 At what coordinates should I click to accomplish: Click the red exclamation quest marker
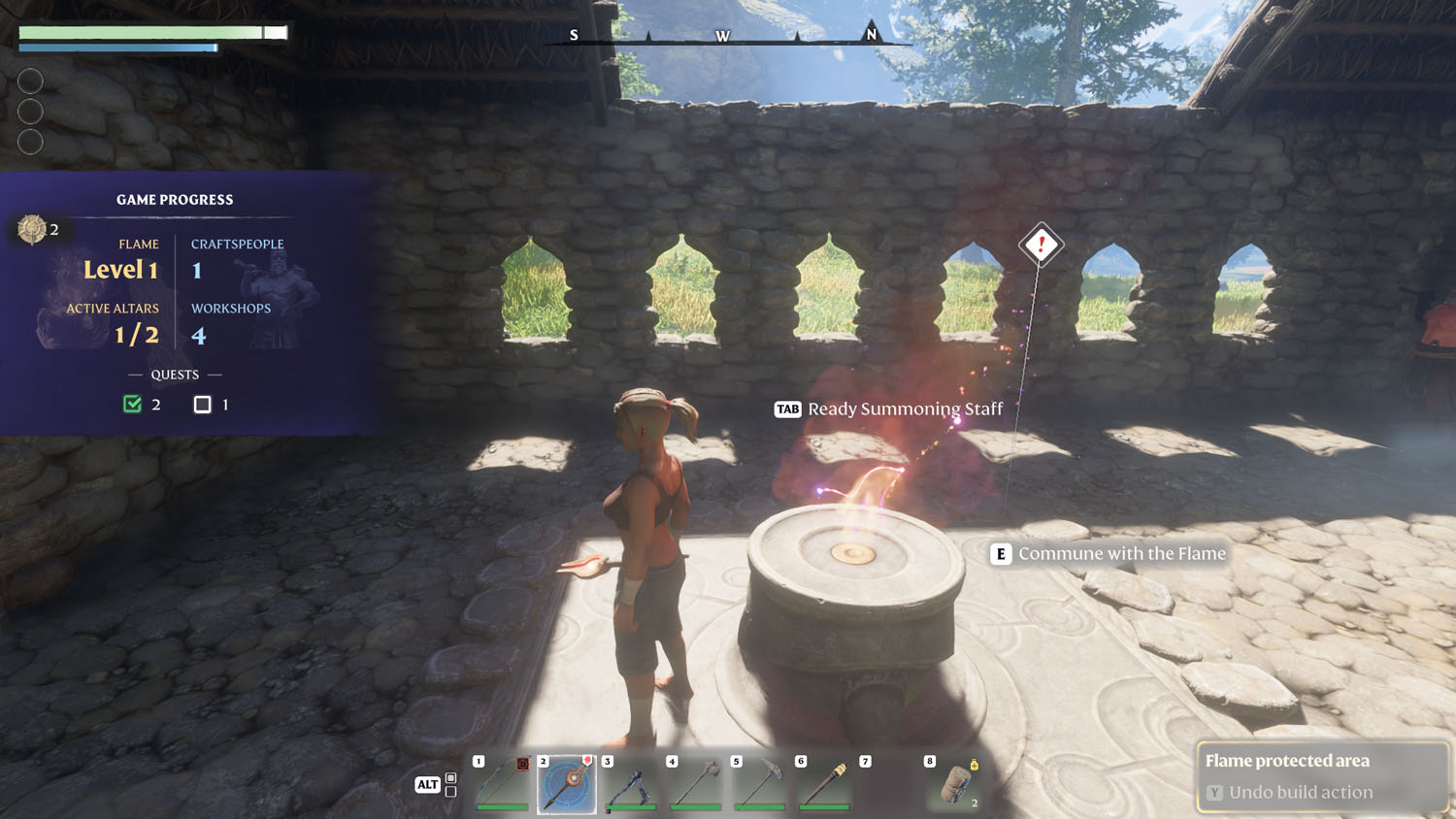point(1041,245)
